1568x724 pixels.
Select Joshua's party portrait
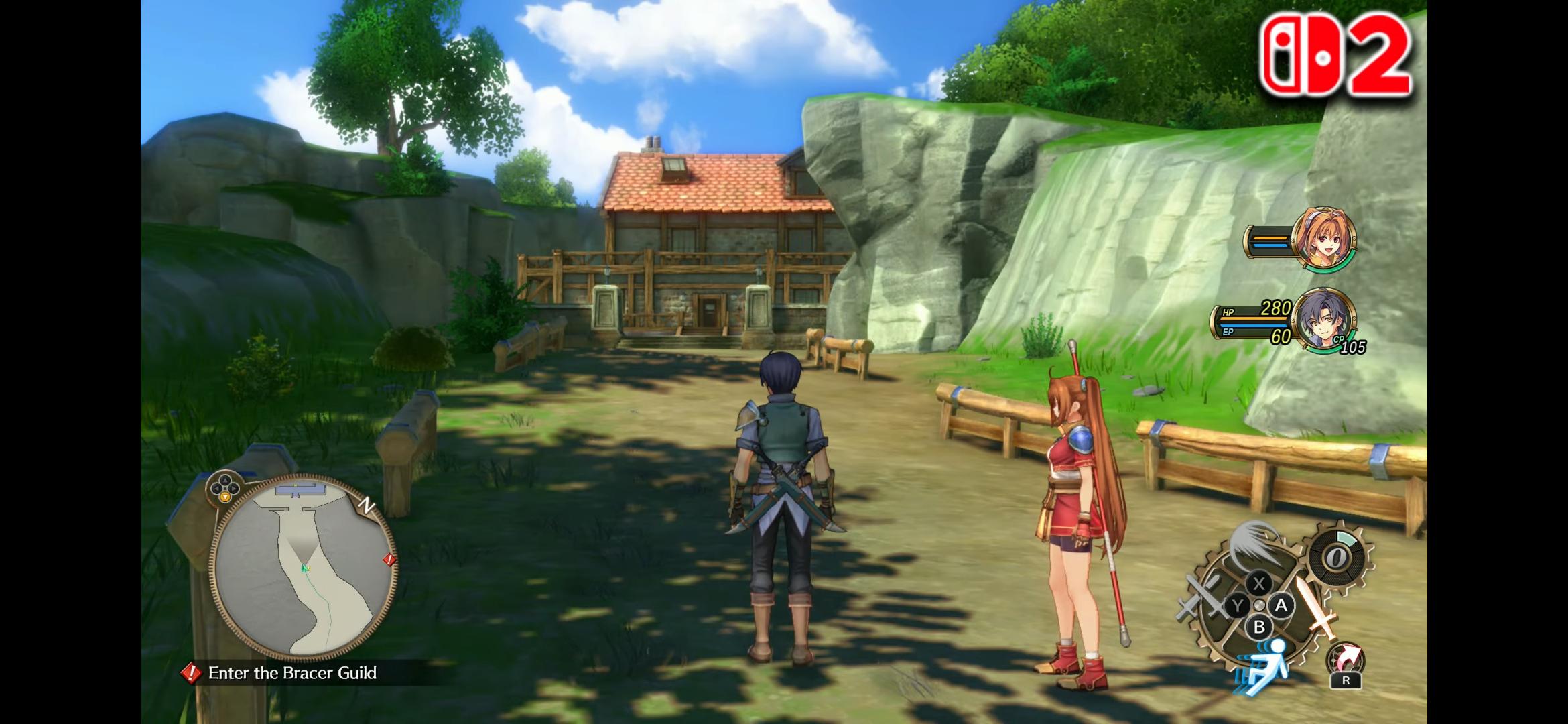point(1323,320)
